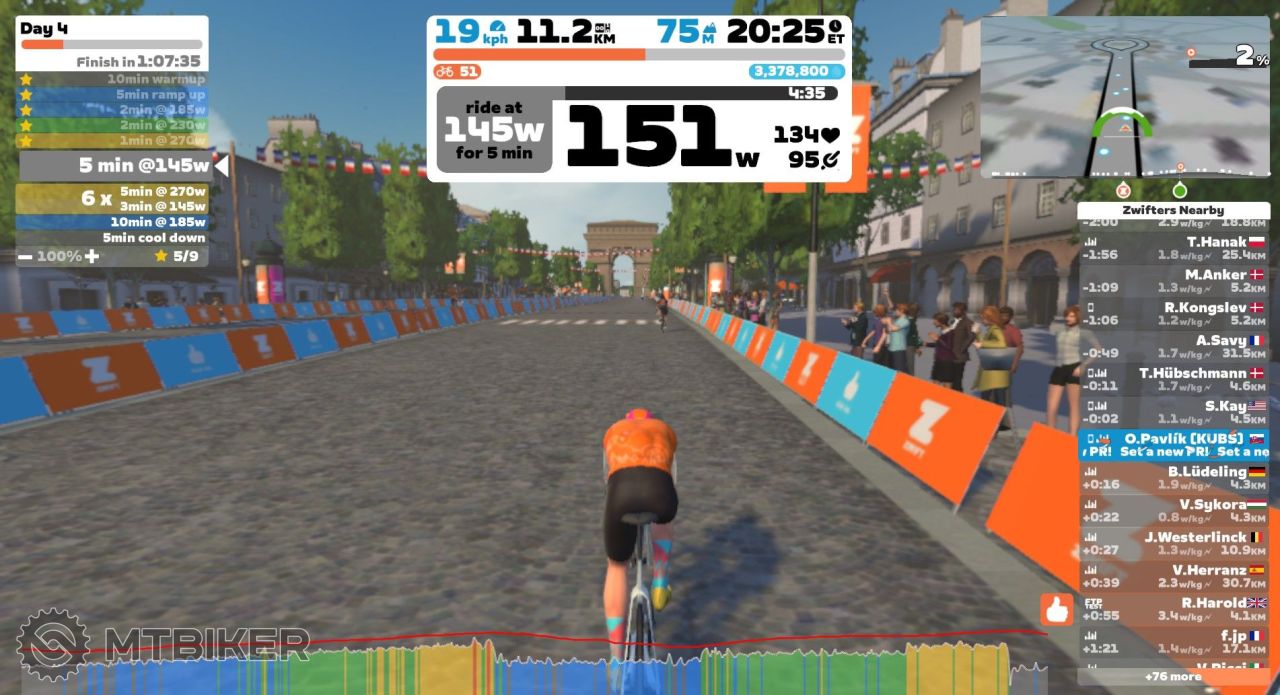
Task: Click the 10min @185w workout step
Action: (x=112, y=222)
